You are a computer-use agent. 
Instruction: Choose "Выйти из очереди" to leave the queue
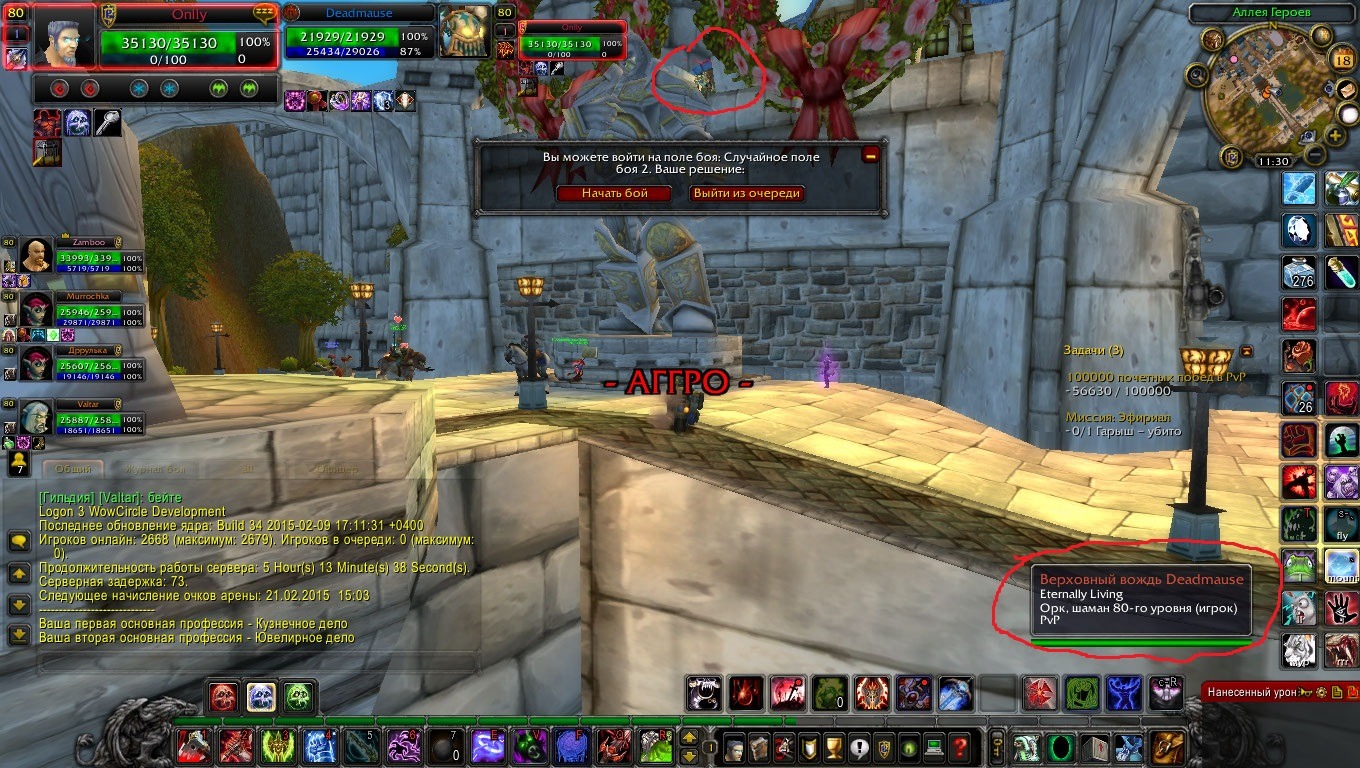click(747, 193)
